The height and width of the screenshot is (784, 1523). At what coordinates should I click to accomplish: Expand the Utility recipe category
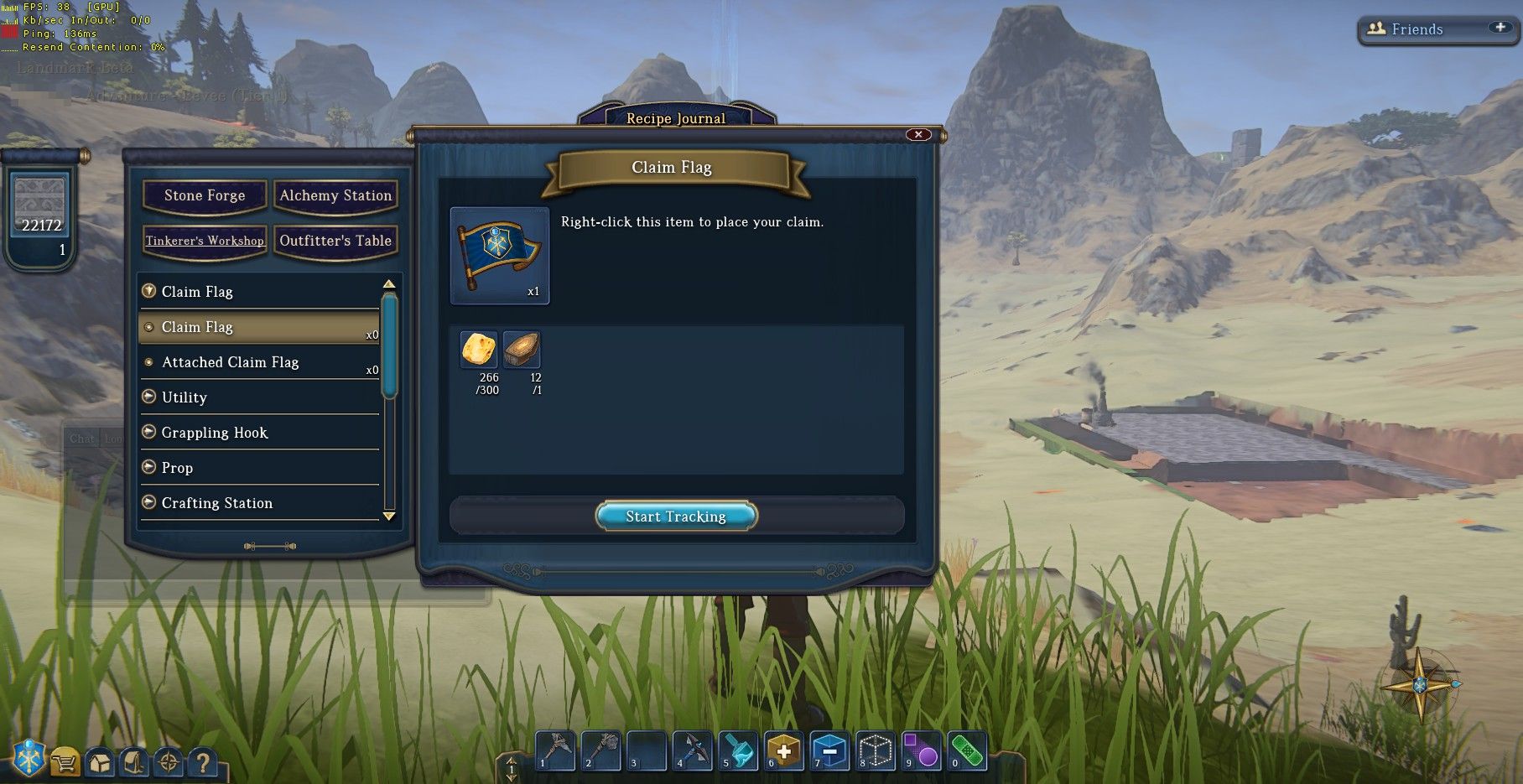click(185, 397)
